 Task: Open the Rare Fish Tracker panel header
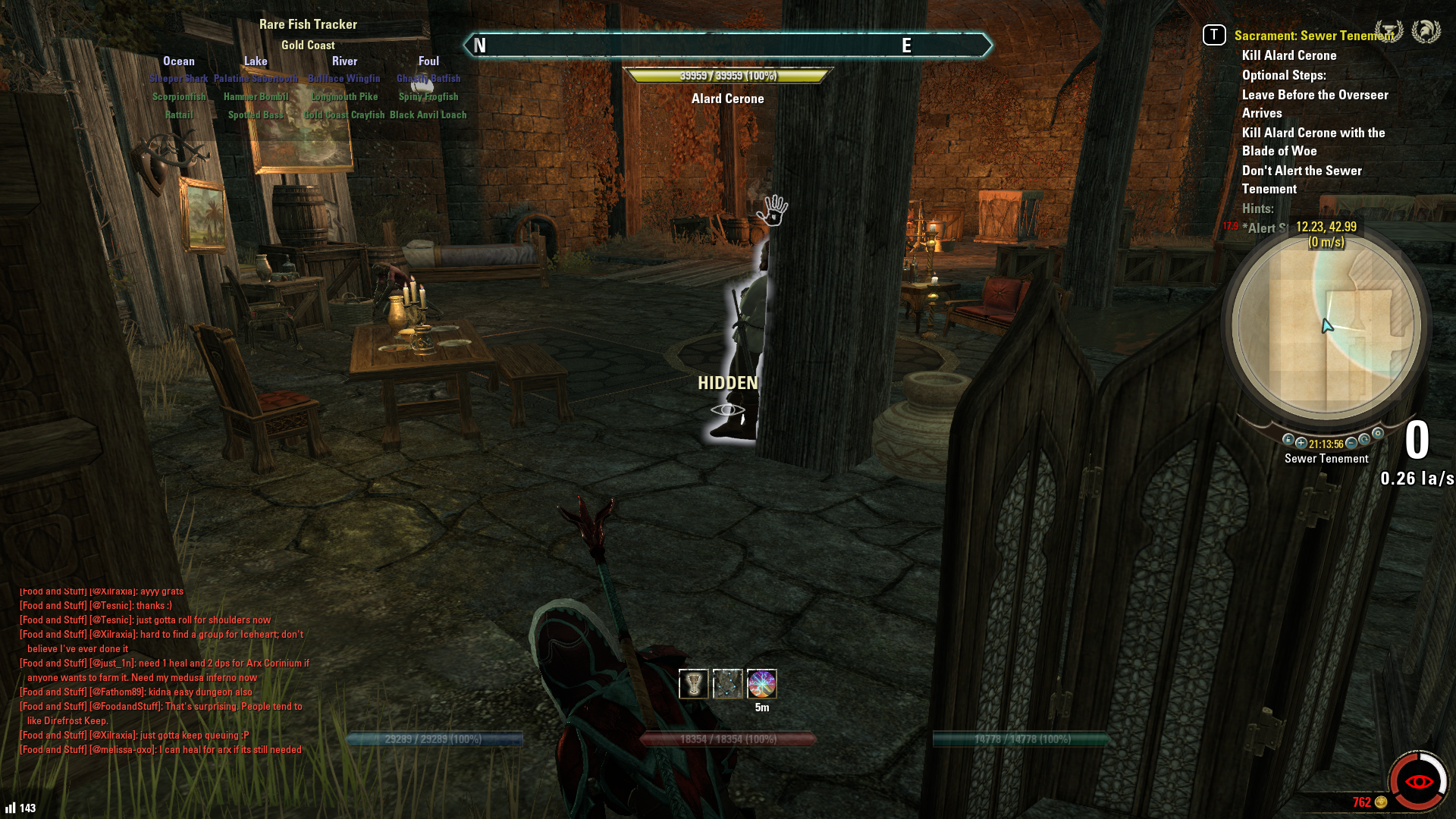point(308,24)
